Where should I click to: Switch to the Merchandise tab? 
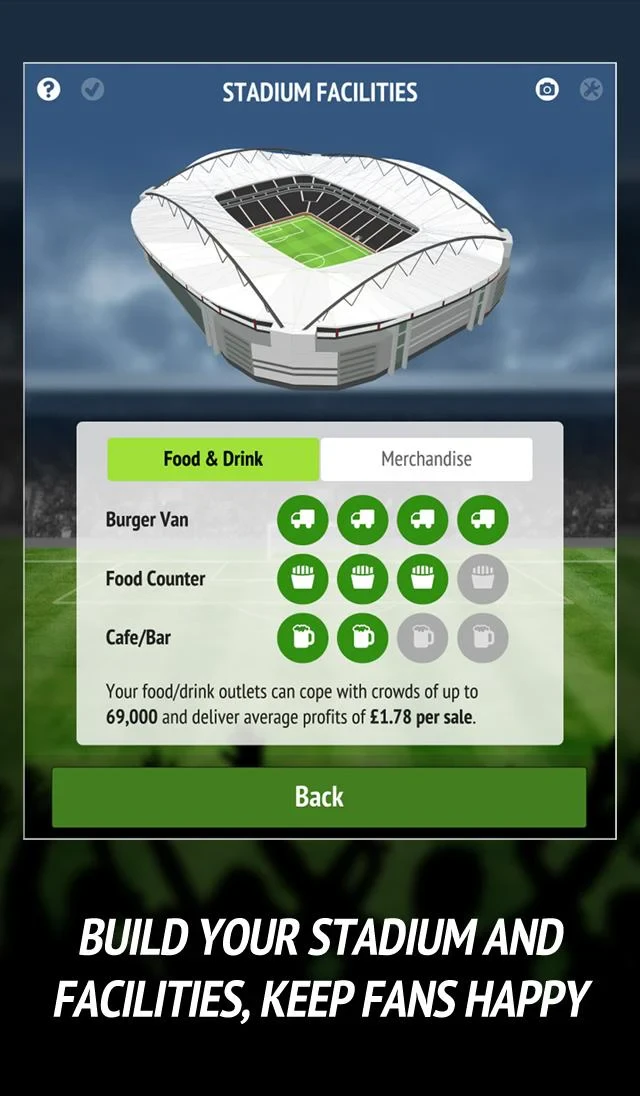click(426, 460)
